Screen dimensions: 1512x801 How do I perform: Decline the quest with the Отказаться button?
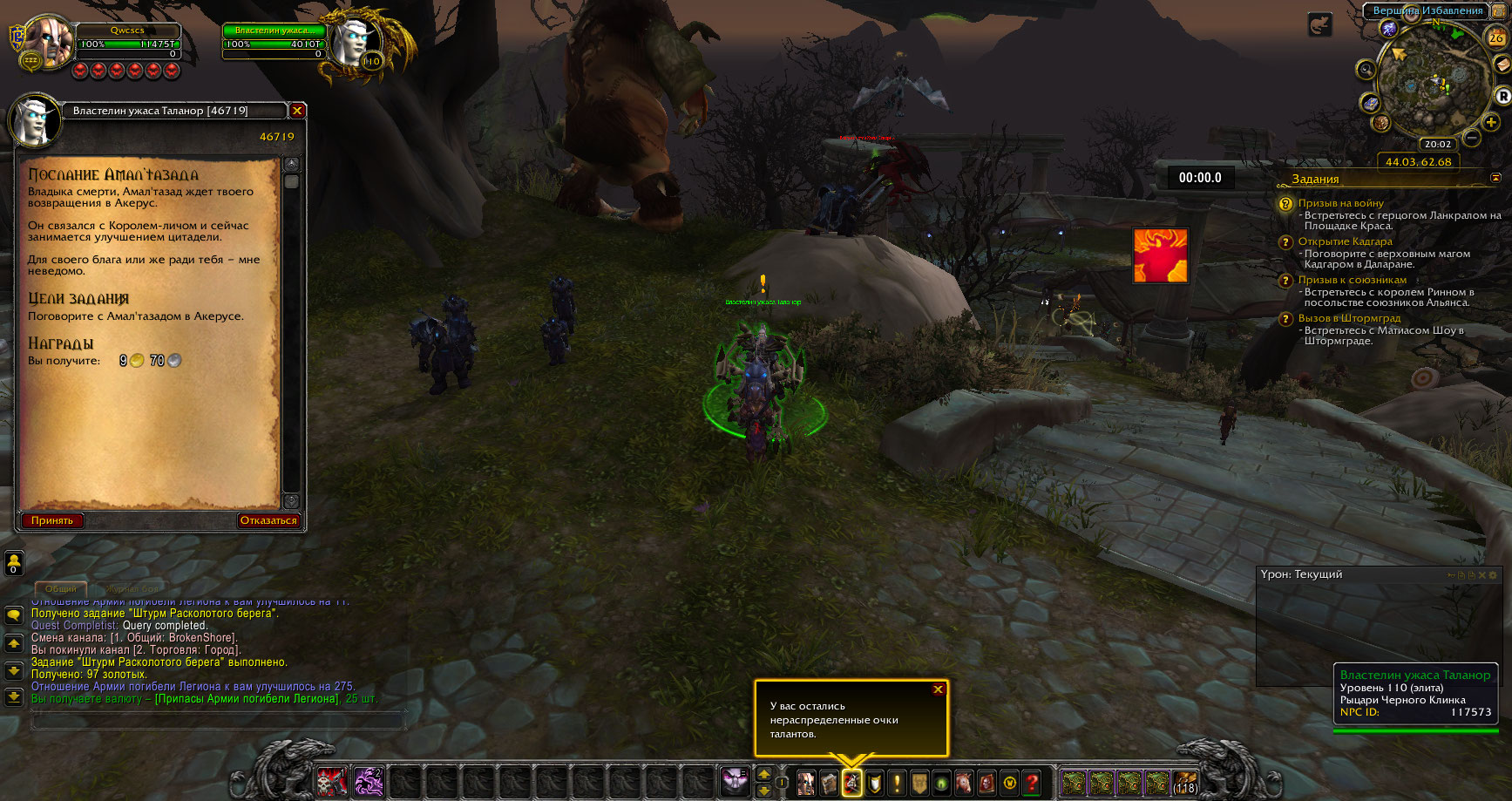pyautogui.click(x=268, y=520)
